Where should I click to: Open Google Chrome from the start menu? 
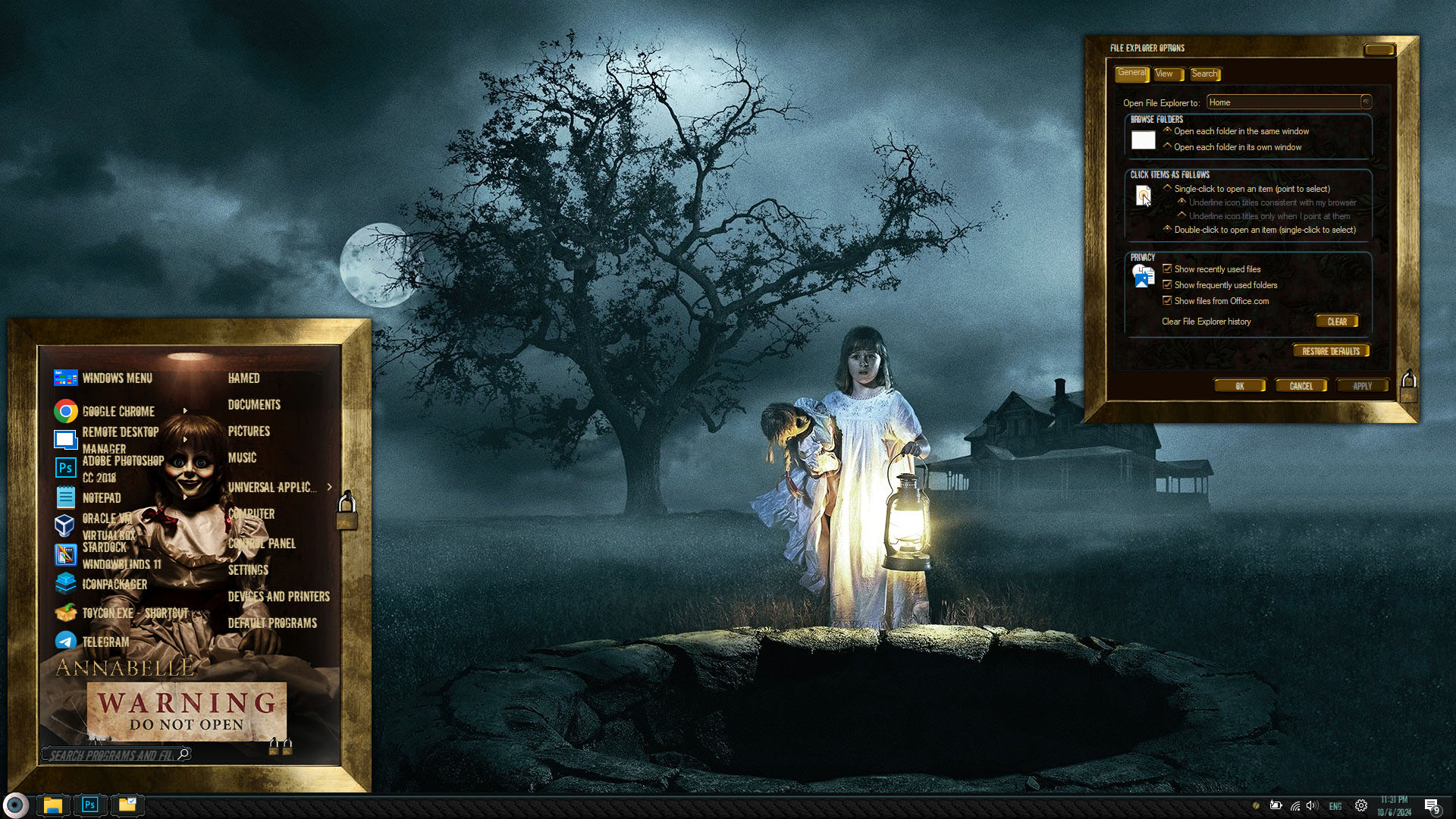click(x=118, y=411)
